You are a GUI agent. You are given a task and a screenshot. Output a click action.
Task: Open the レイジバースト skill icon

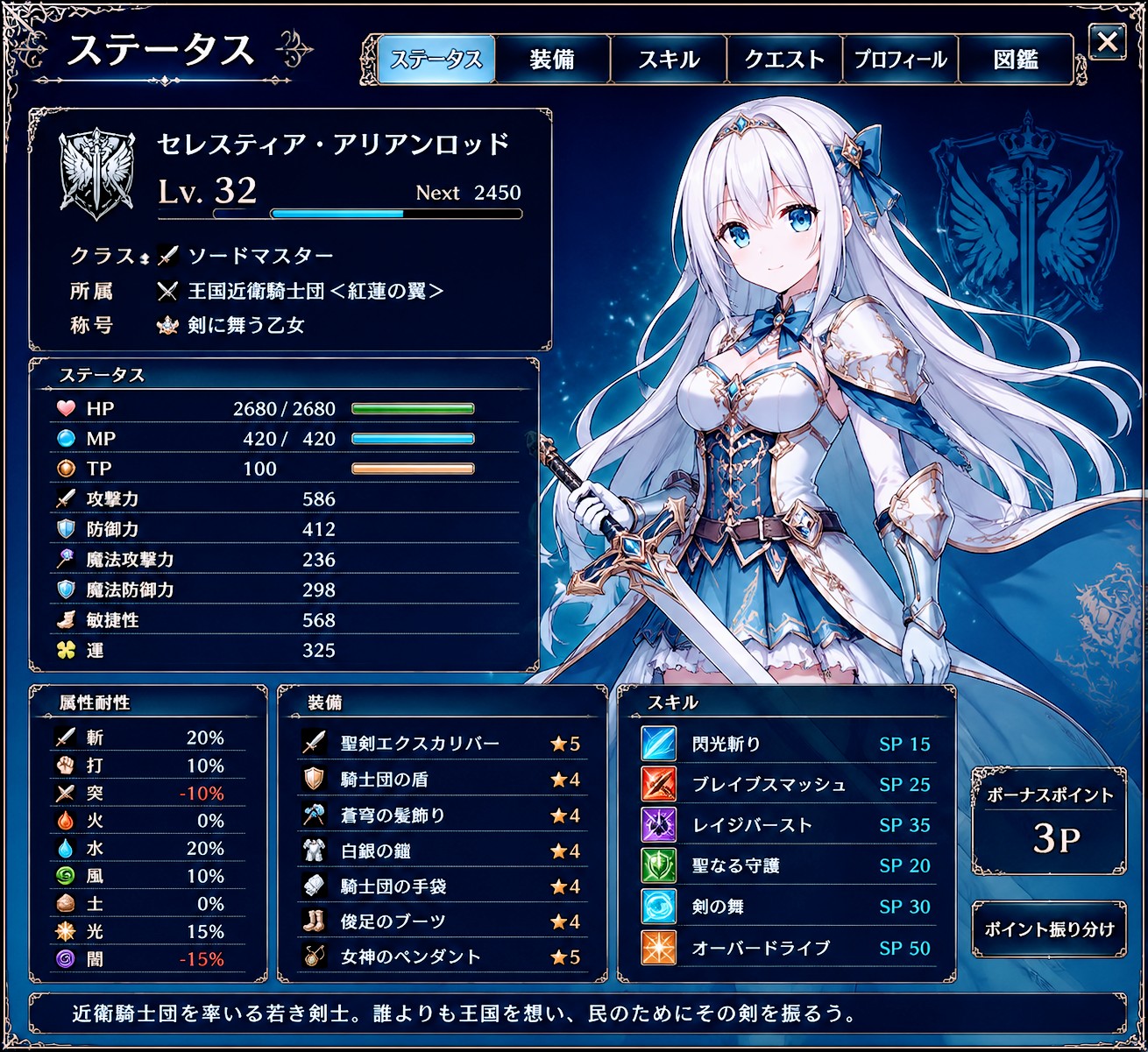tap(657, 824)
